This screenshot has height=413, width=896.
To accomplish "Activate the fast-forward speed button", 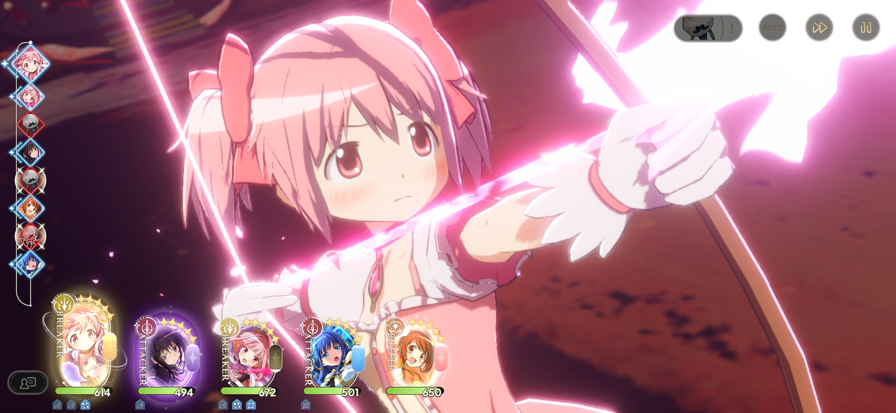I will pyautogui.click(x=819, y=27).
